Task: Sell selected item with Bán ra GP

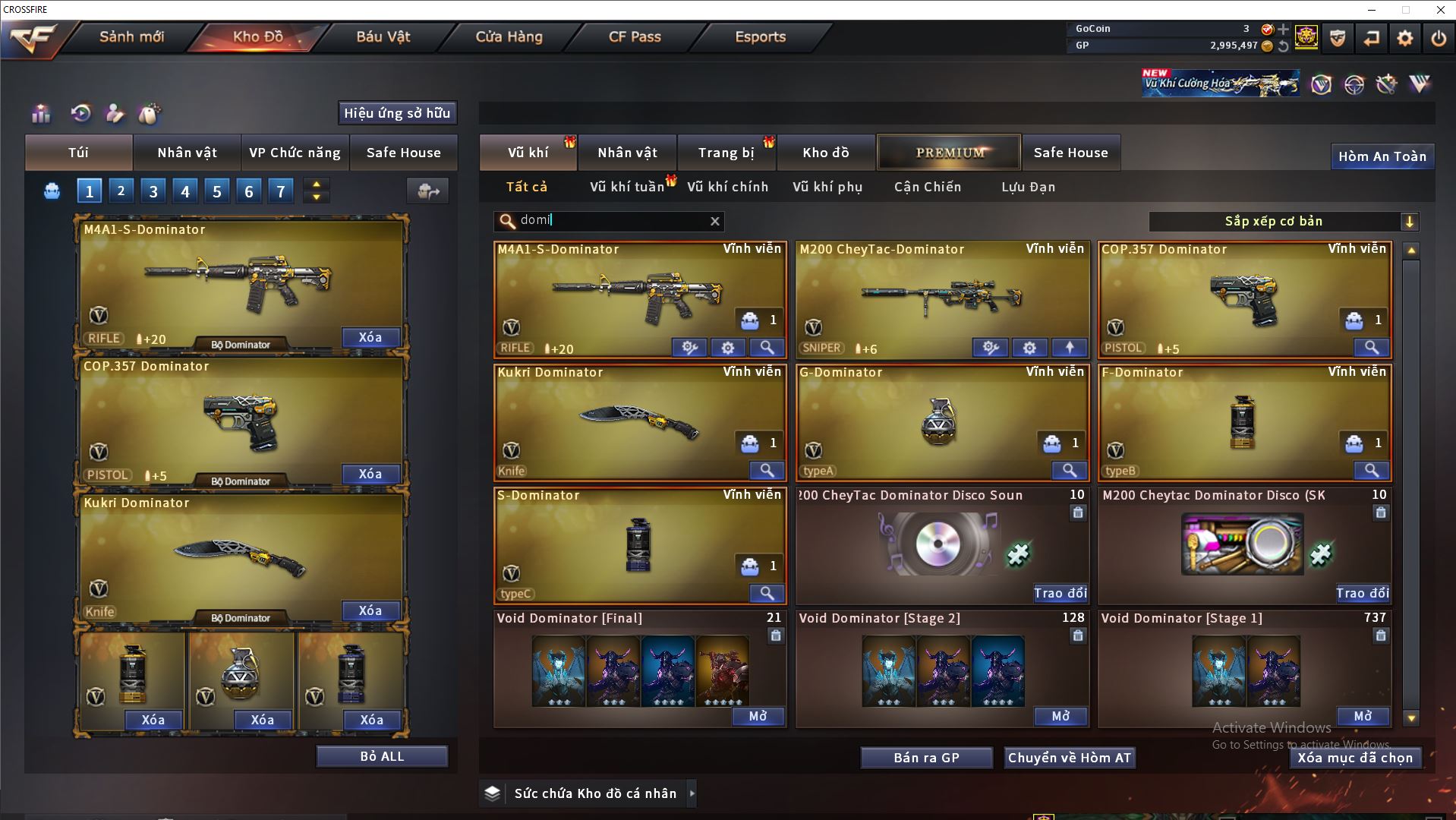Action: (x=926, y=758)
